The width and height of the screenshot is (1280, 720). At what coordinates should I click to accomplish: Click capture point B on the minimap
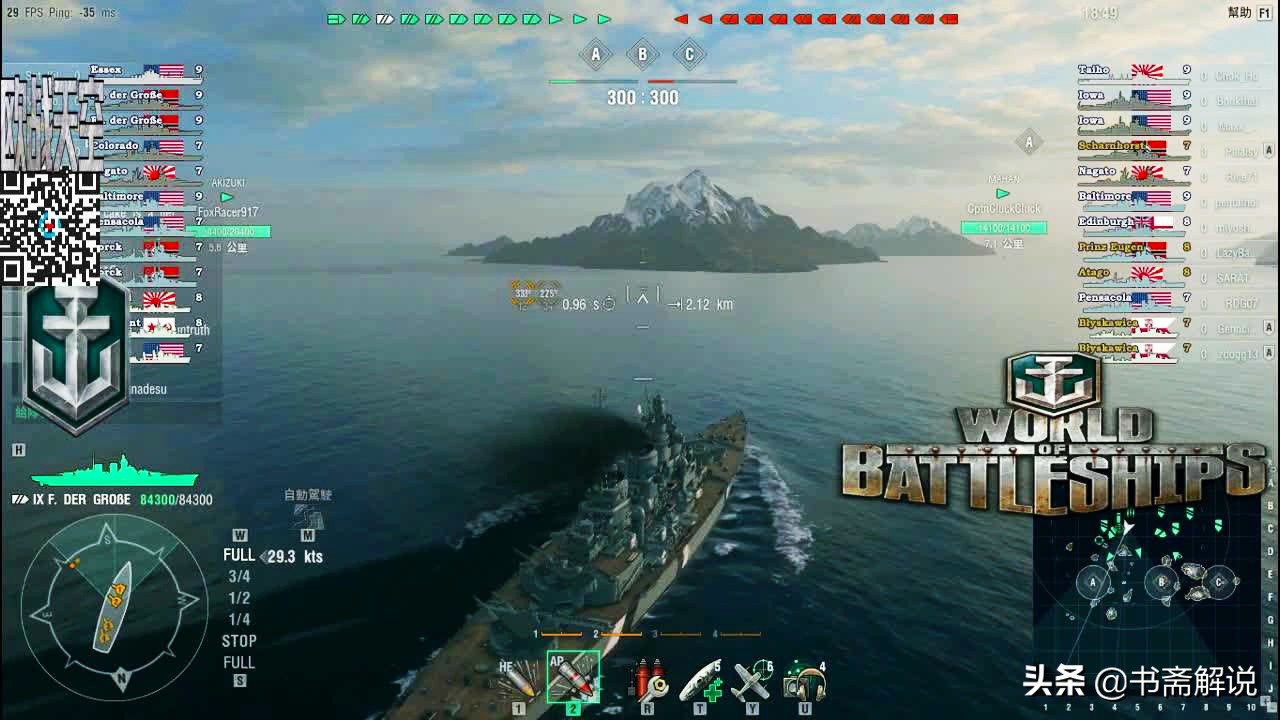1162,582
